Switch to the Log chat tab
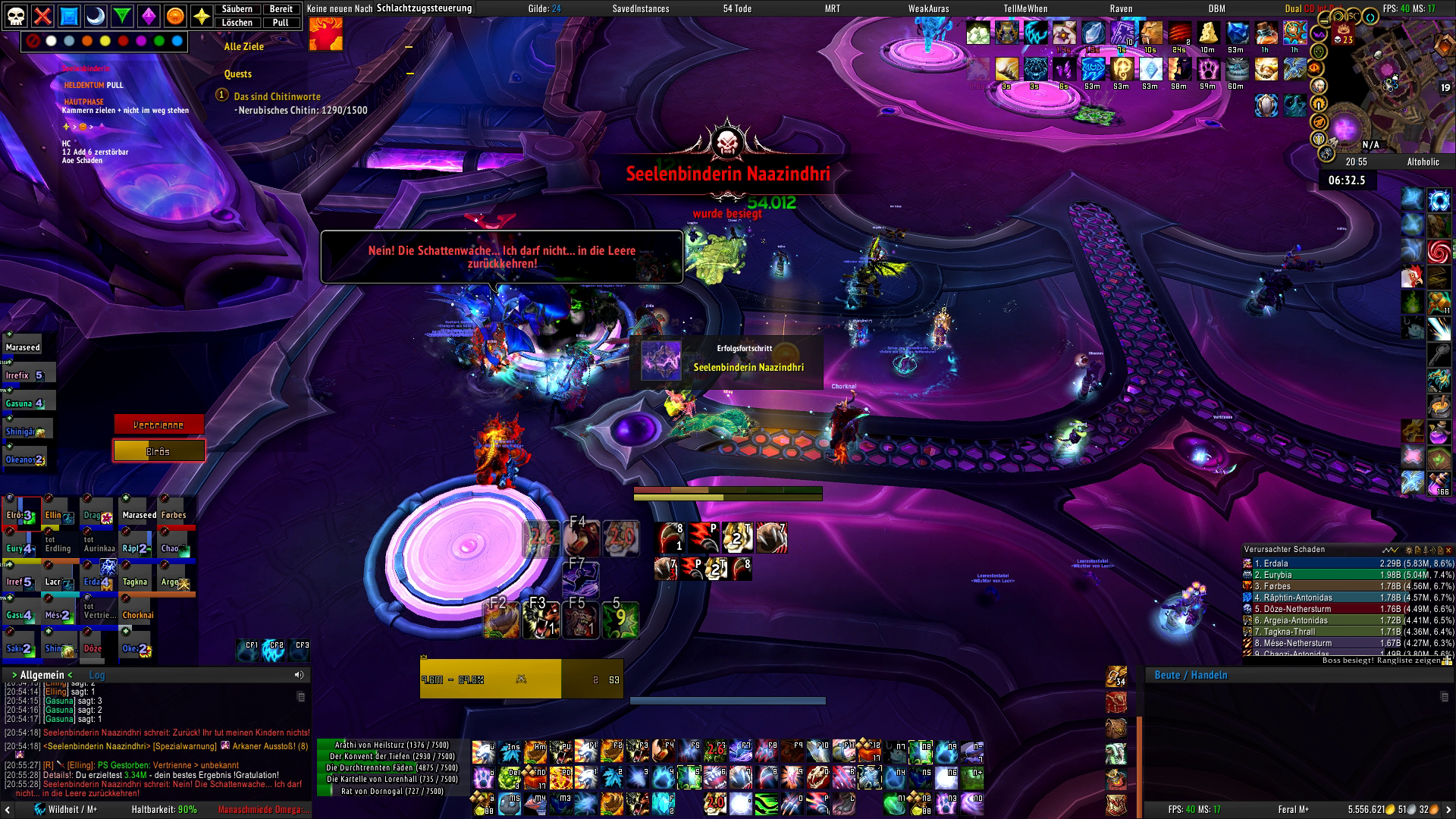Viewport: 1456px width, 819px height. click(97, 675)
